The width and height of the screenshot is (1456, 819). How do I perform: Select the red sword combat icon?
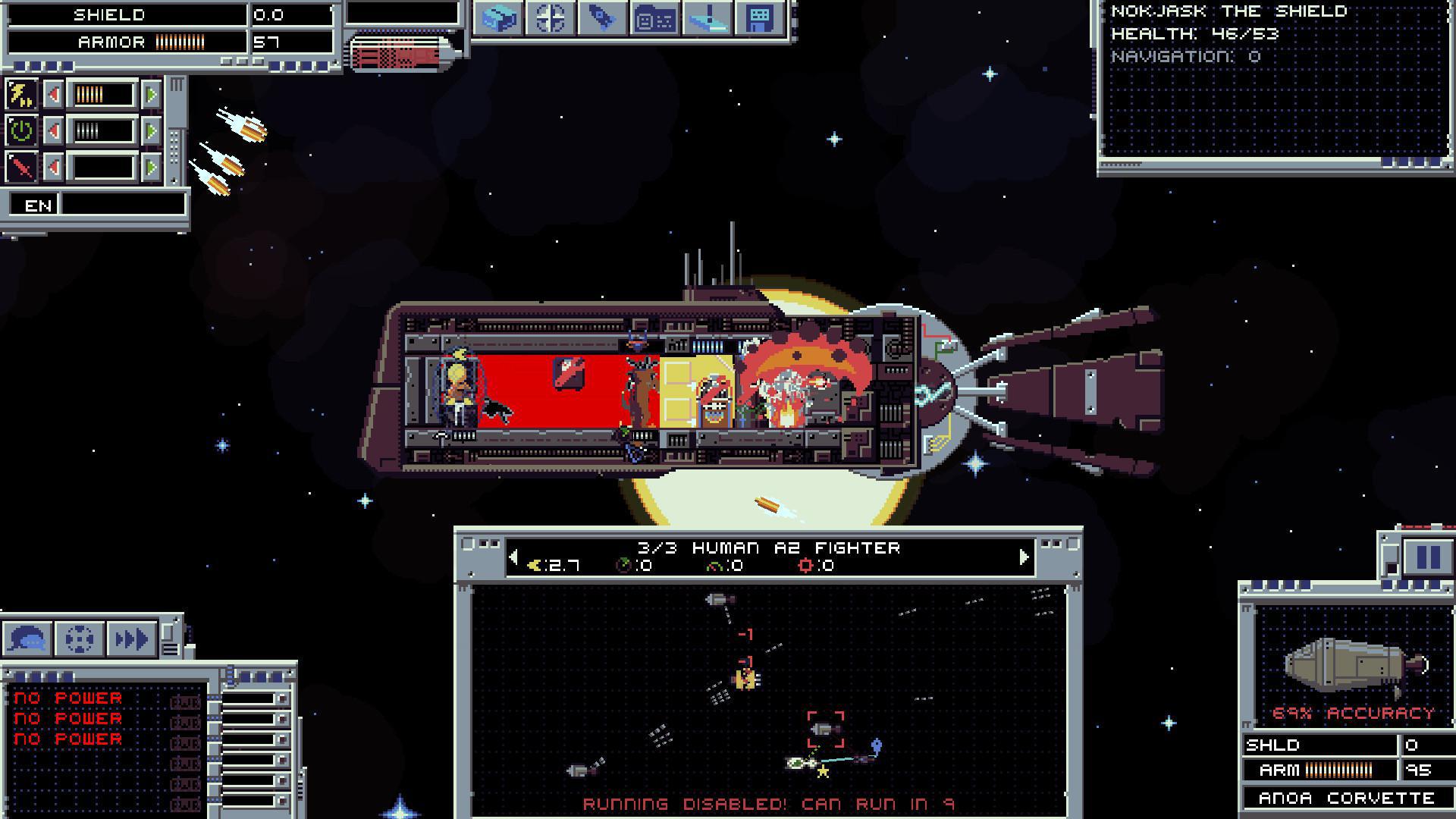(x=20, y=165)
